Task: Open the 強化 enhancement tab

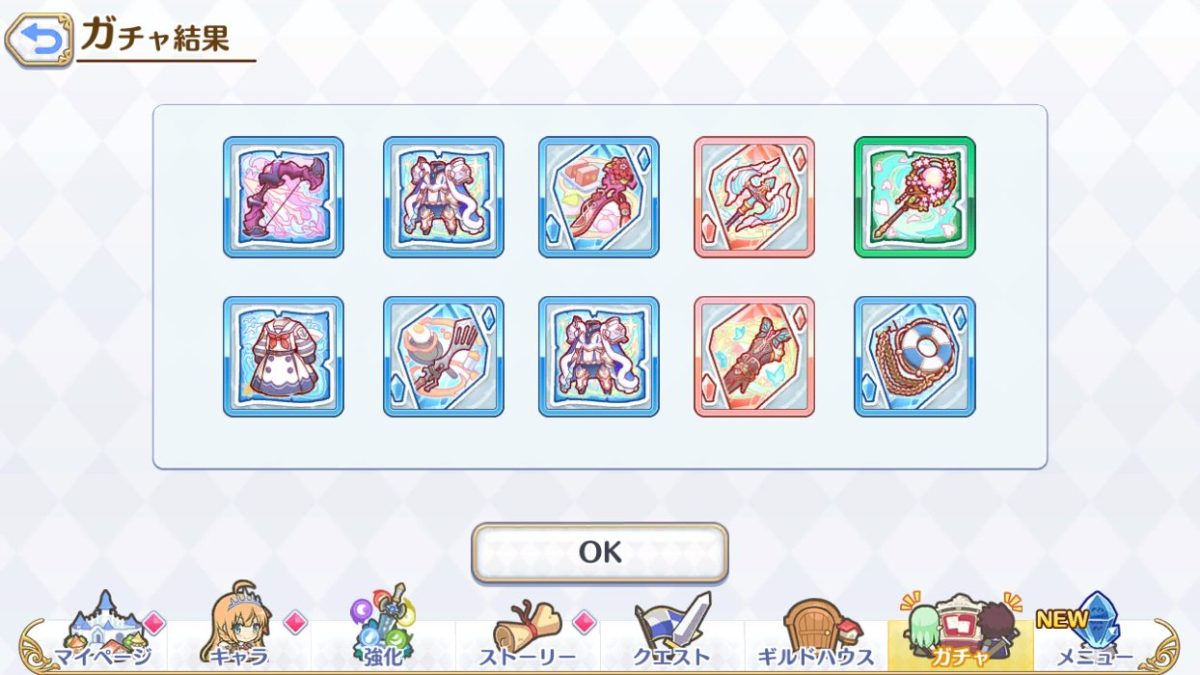Action: 384,632
